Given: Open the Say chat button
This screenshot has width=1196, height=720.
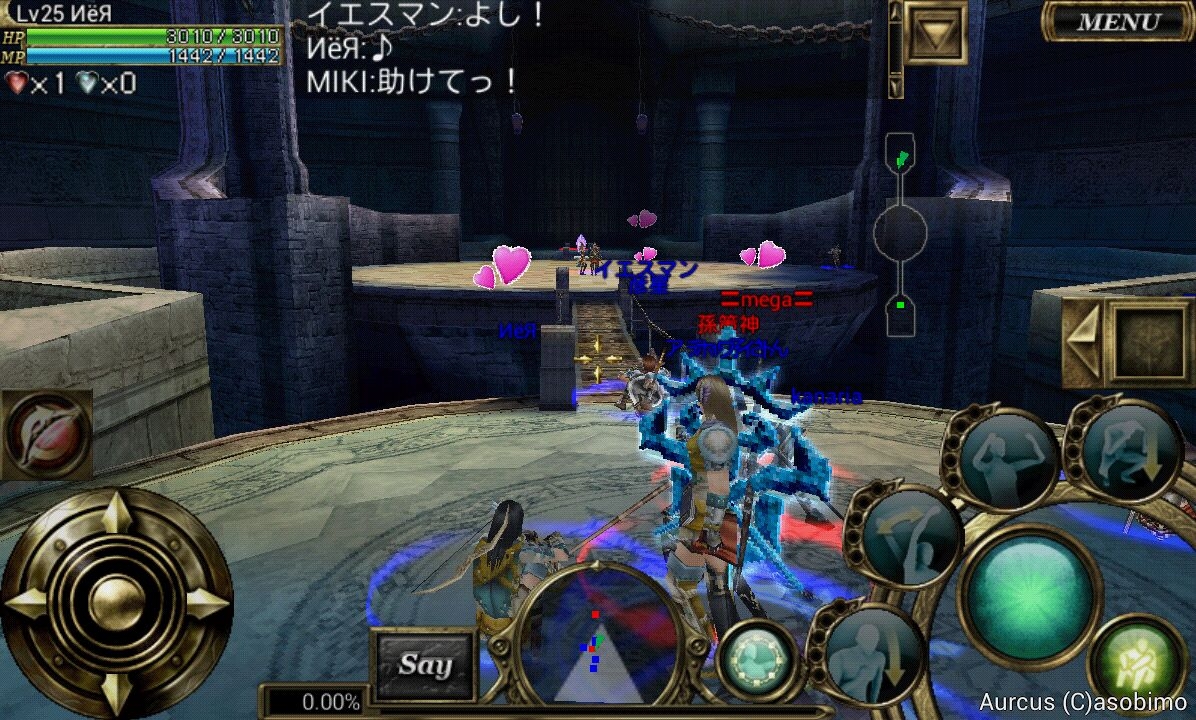Looking at the screenshot, I should click(424, 664).
